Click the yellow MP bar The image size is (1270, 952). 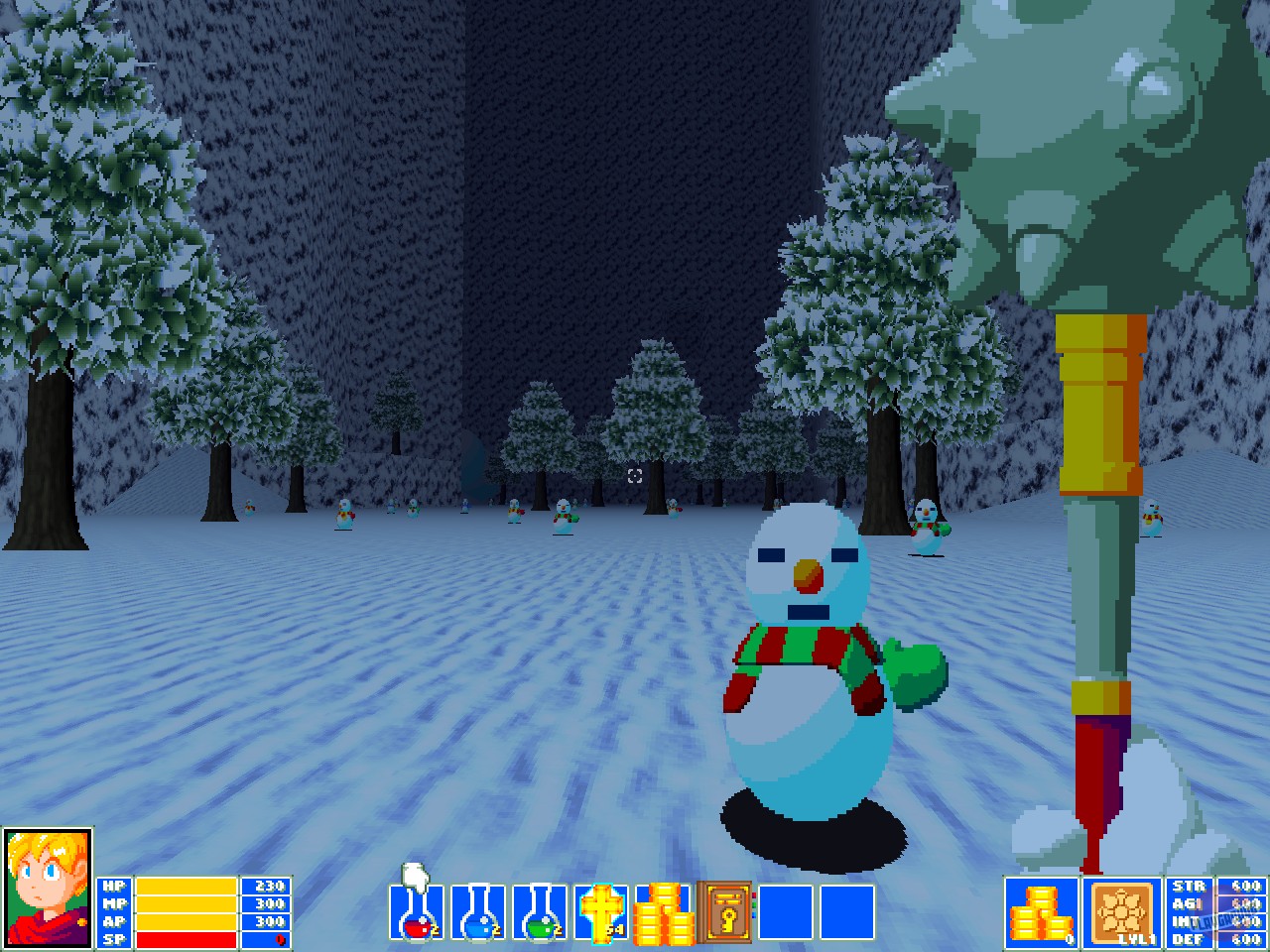pos(189,904)
